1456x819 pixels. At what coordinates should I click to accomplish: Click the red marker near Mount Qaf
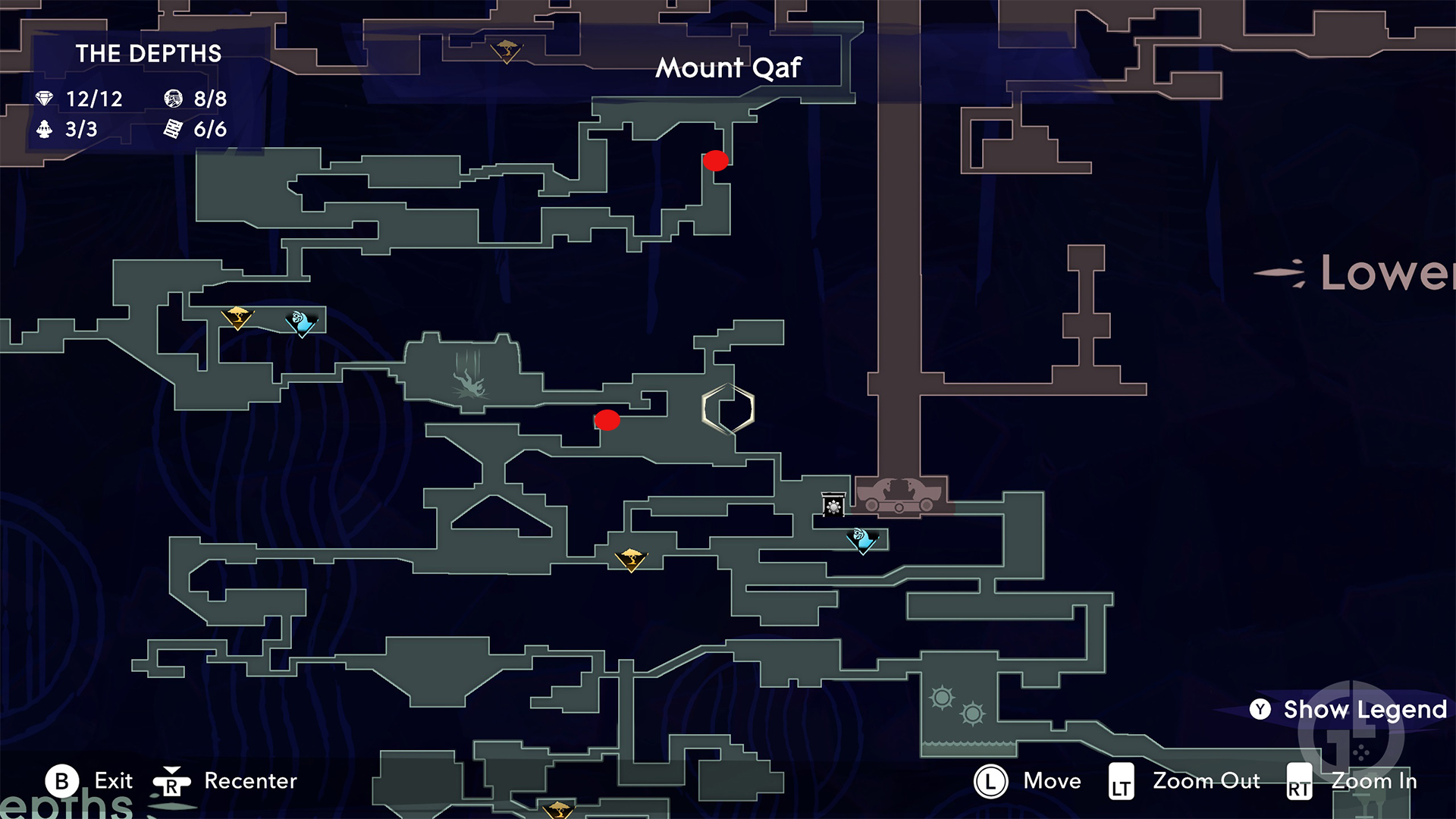coord(715,161)
